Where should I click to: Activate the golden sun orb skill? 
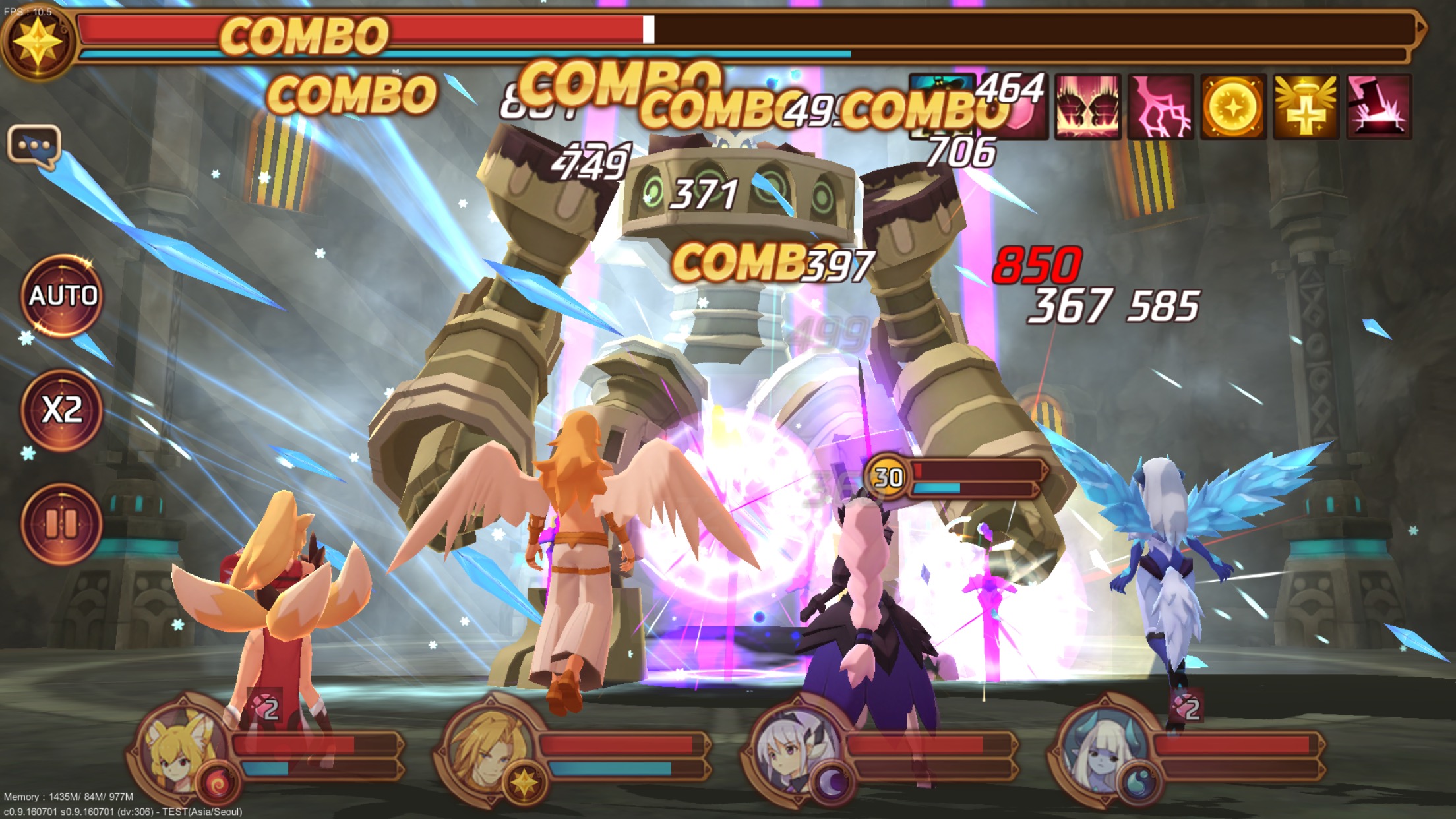tap(1232, 107)
